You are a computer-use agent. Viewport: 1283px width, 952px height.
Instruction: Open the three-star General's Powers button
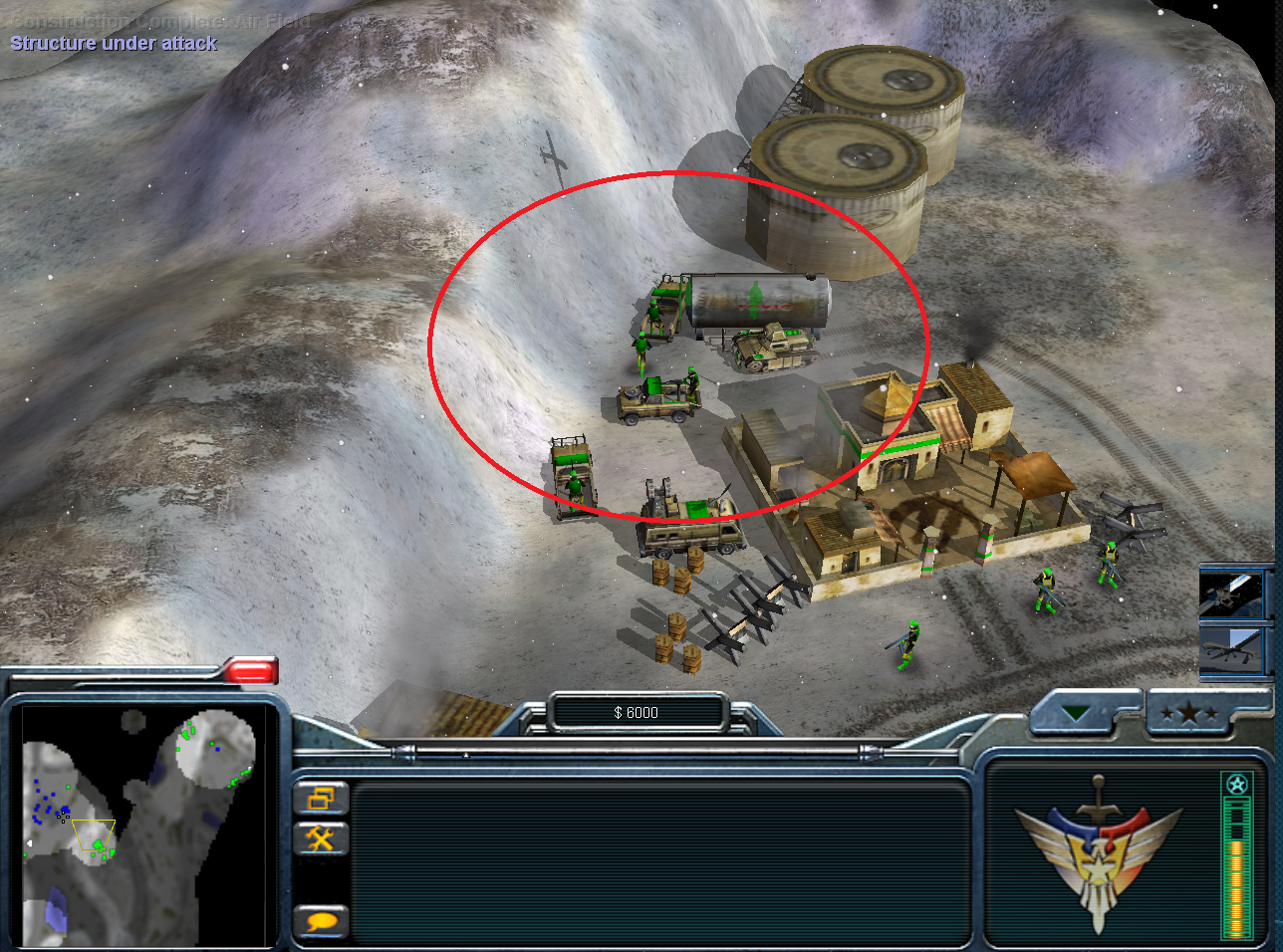point(1189,714)
